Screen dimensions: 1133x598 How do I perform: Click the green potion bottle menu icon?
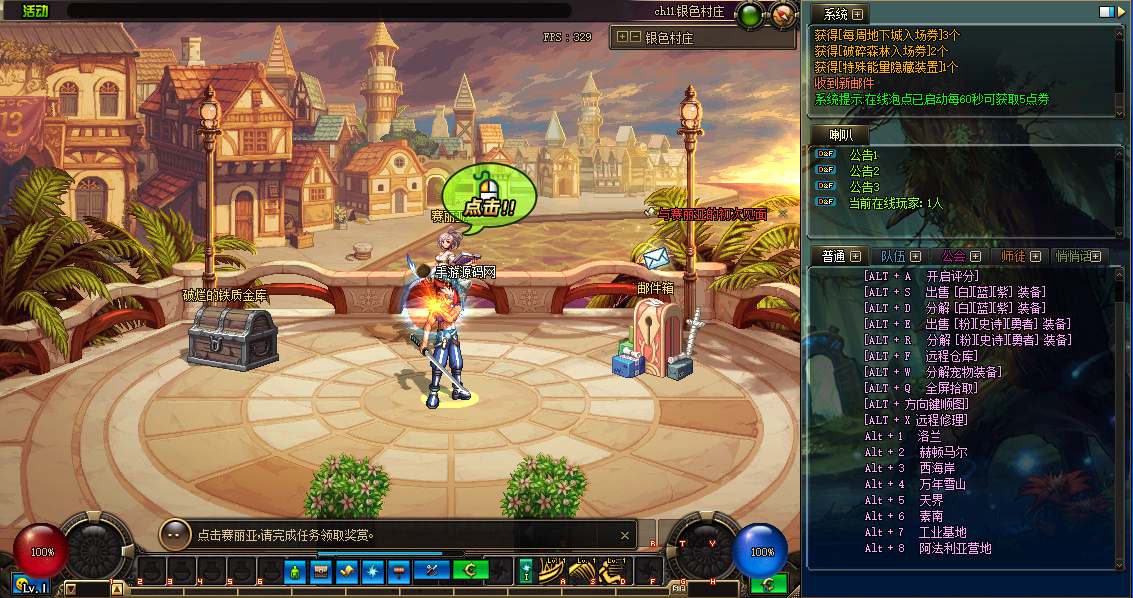click(x=294, y=571)
